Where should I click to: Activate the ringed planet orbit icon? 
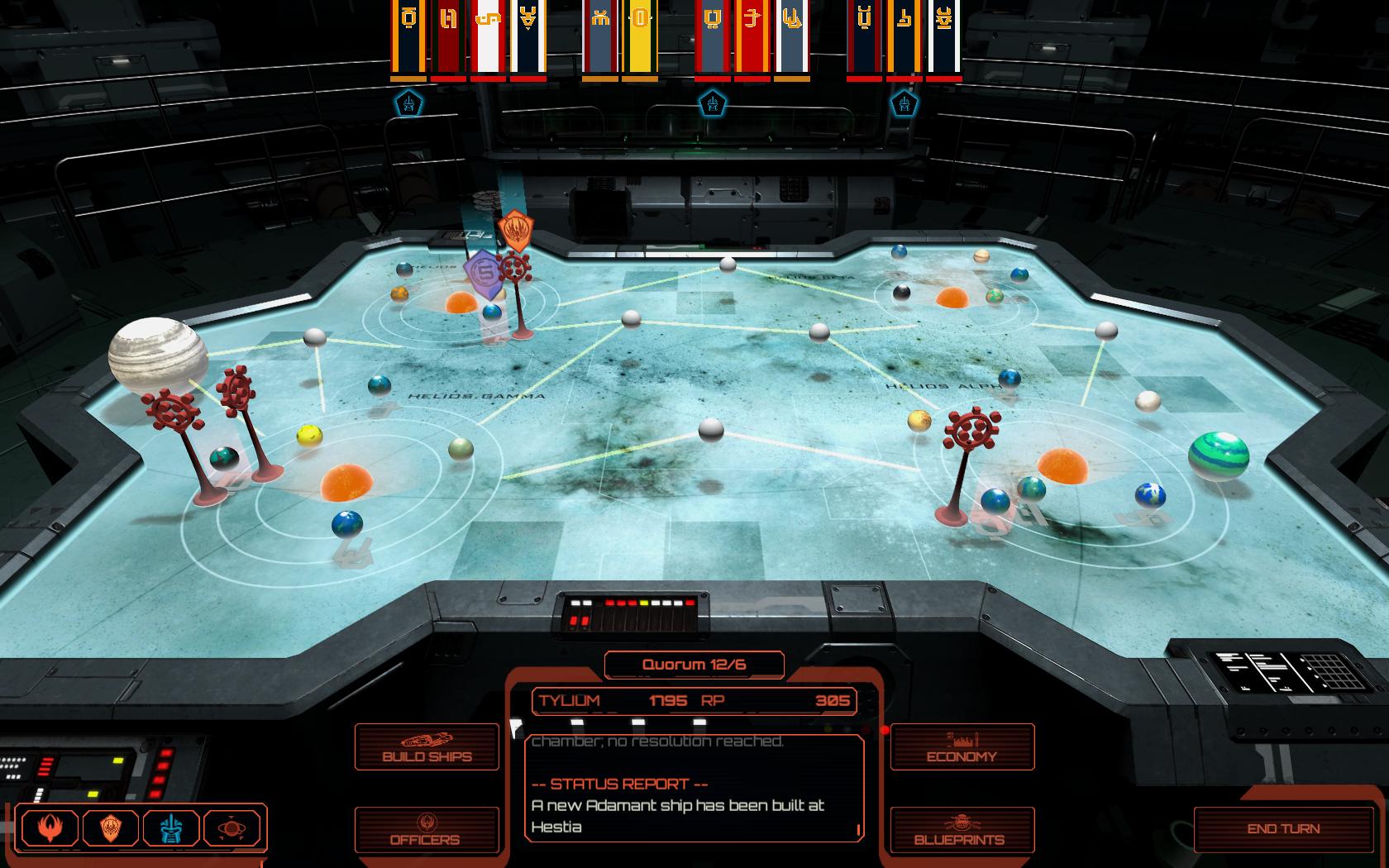pyautogui.click(x=232, y=828)
